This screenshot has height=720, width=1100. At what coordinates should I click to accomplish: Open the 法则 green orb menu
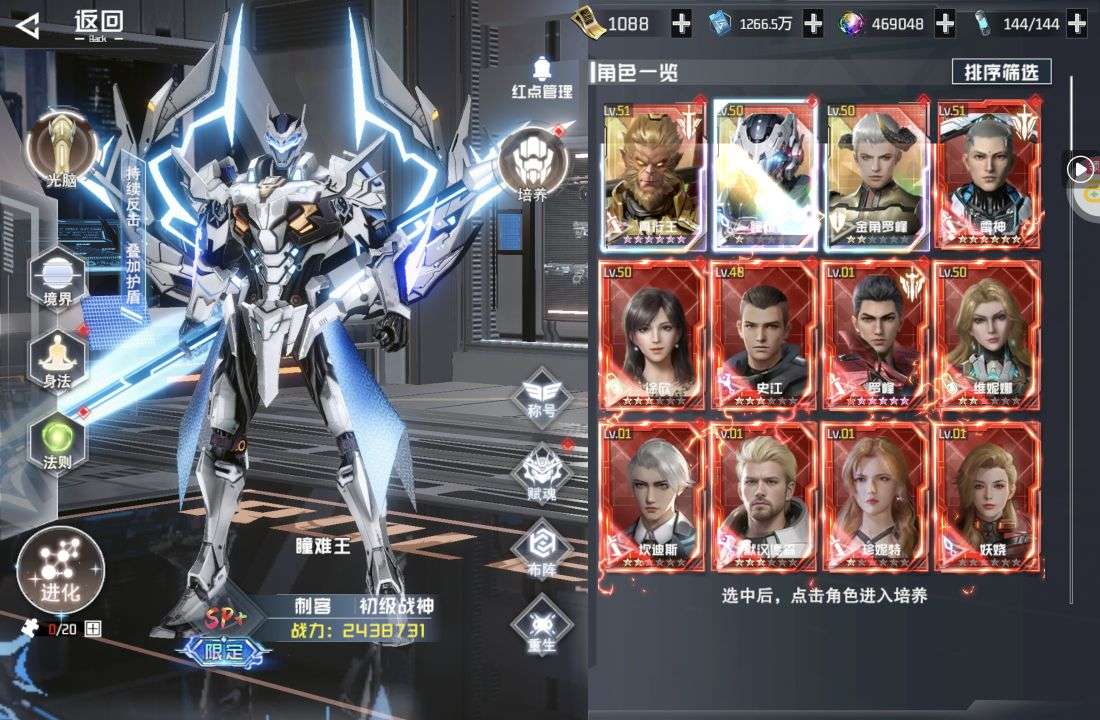tap(58, 440)
